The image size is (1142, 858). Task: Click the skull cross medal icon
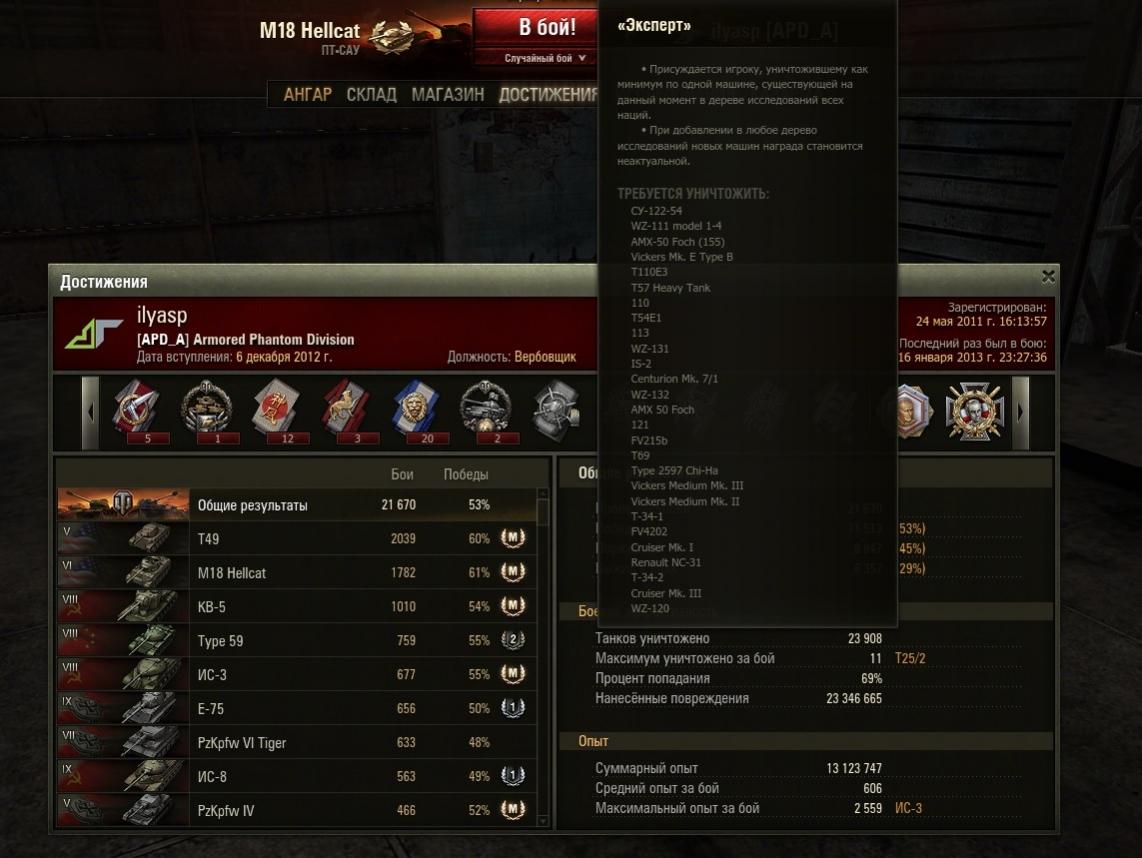975,410
